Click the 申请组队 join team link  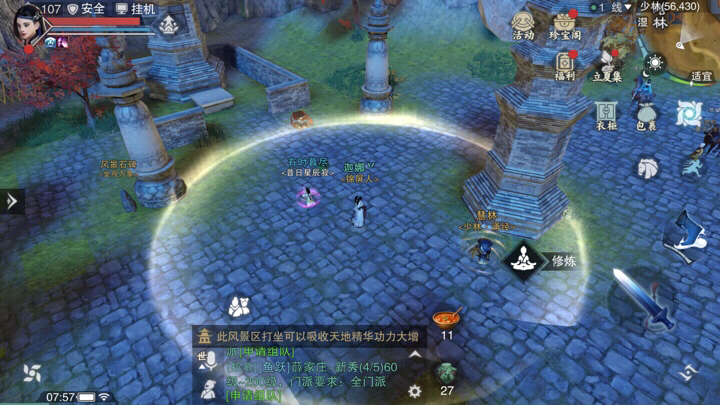coord(253,396)
